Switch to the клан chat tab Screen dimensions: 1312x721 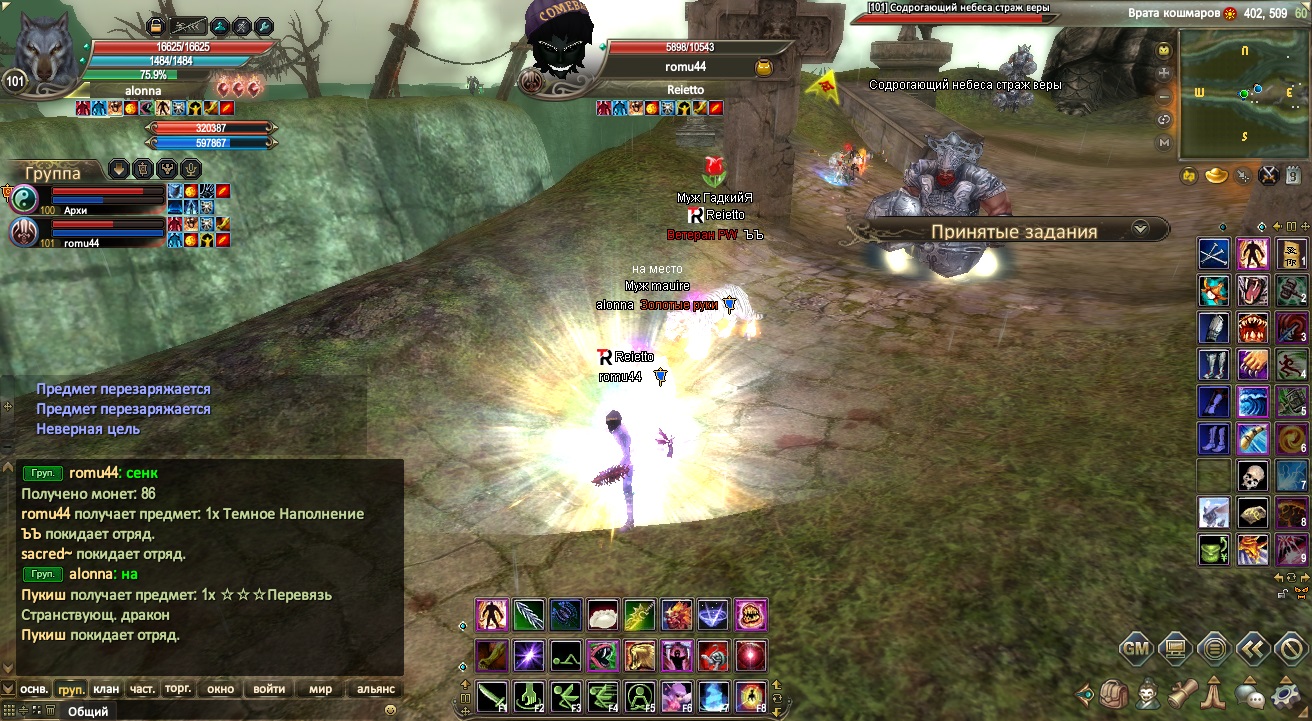(105, 689)
